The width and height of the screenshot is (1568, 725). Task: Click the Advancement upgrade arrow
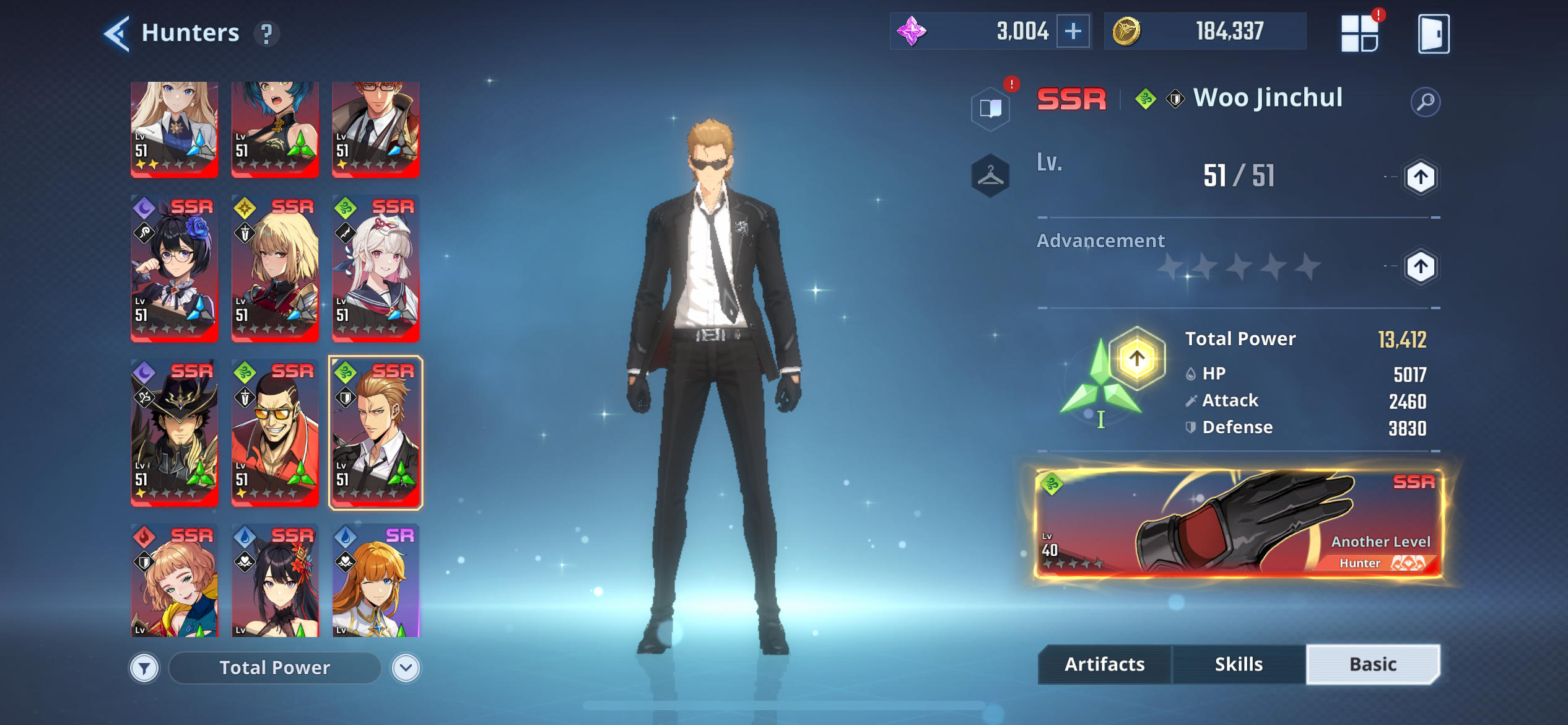pos(1422,266)
